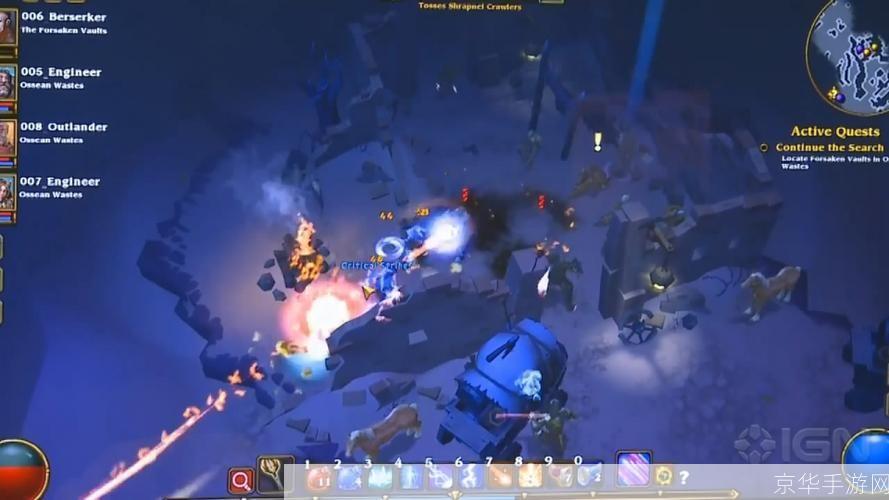889x500 pixels.
Task: Use the red health potion in slot 1
Action: tap(320, 478)
